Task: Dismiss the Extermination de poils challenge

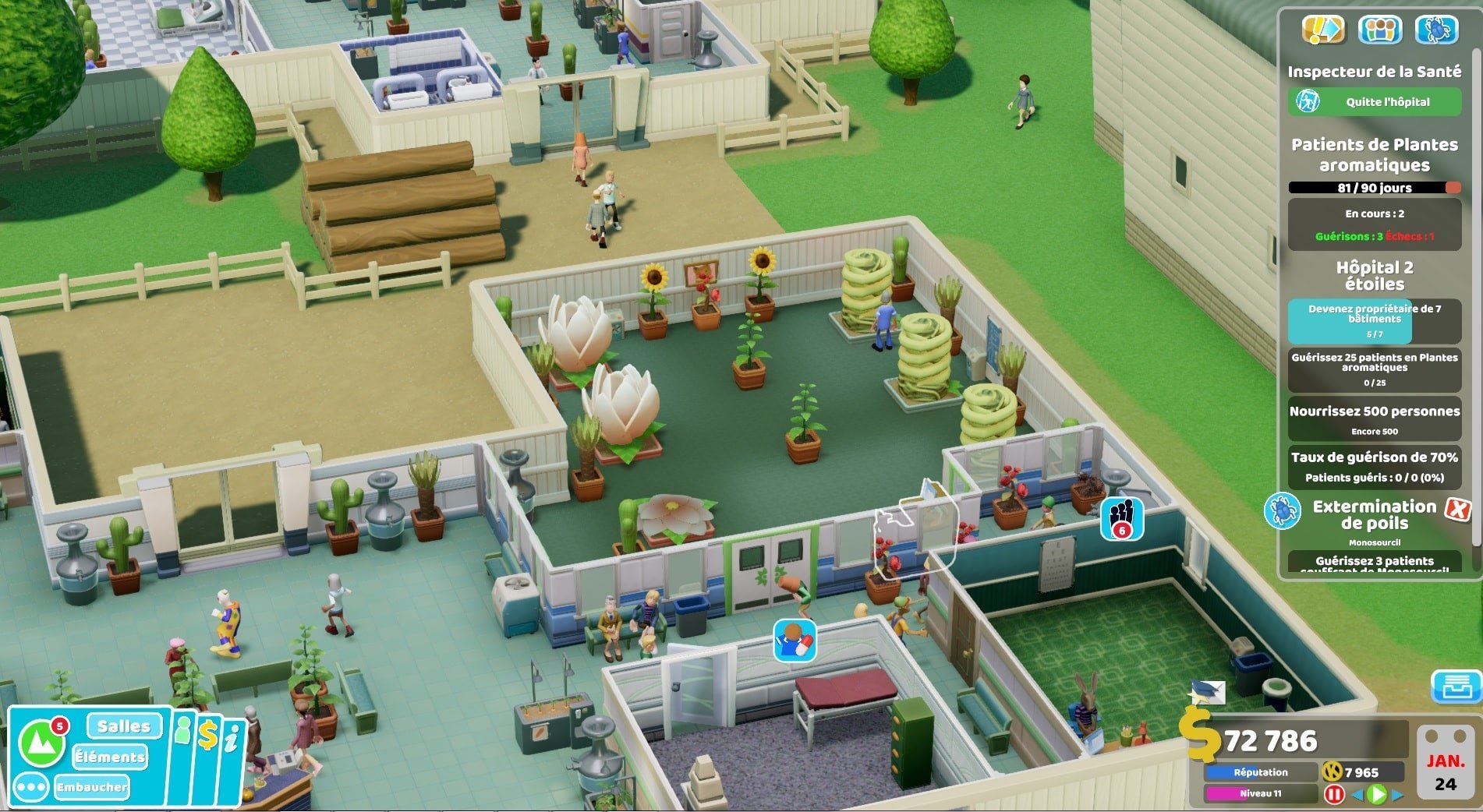Action: click(1457, 510)
